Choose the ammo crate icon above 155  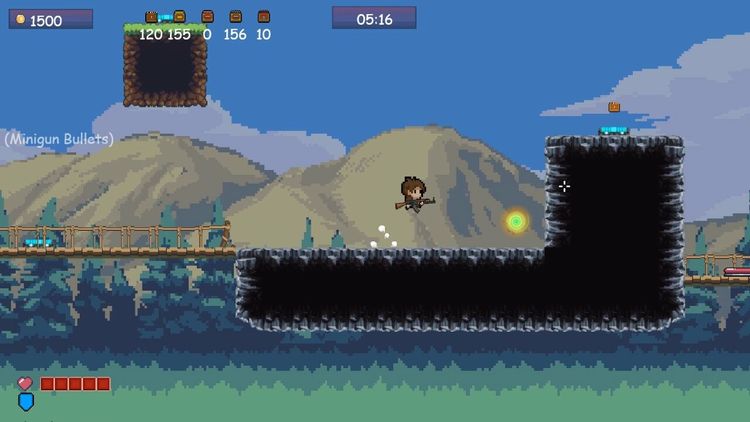[179, 17]
